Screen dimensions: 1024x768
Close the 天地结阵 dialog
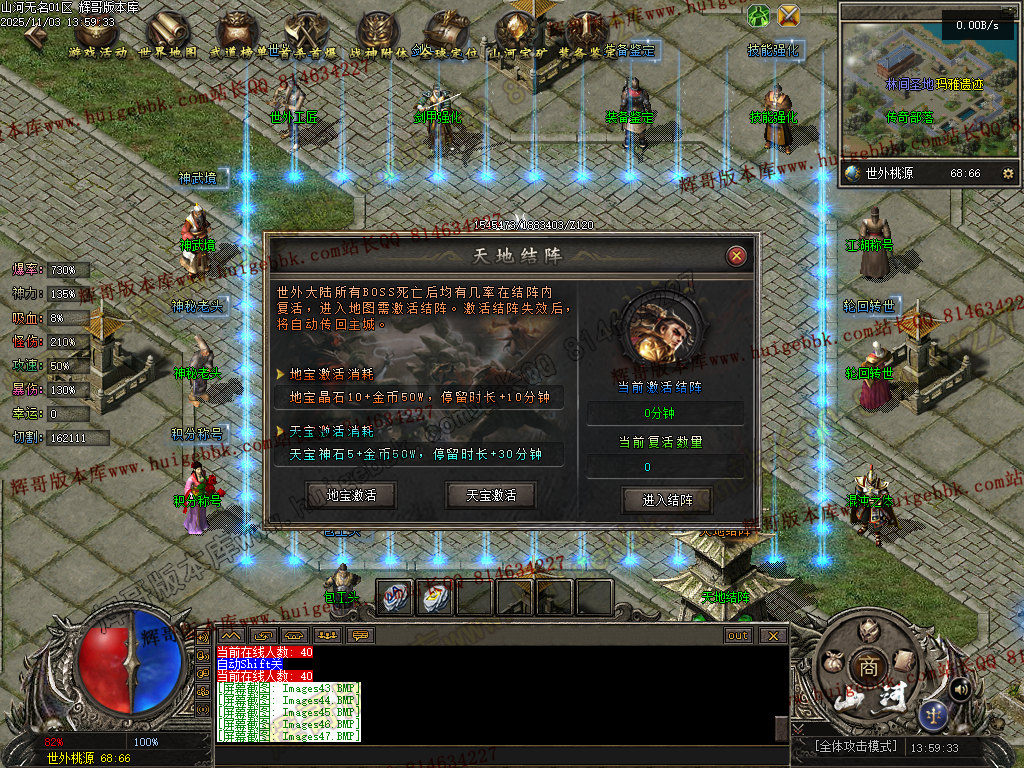737,256
